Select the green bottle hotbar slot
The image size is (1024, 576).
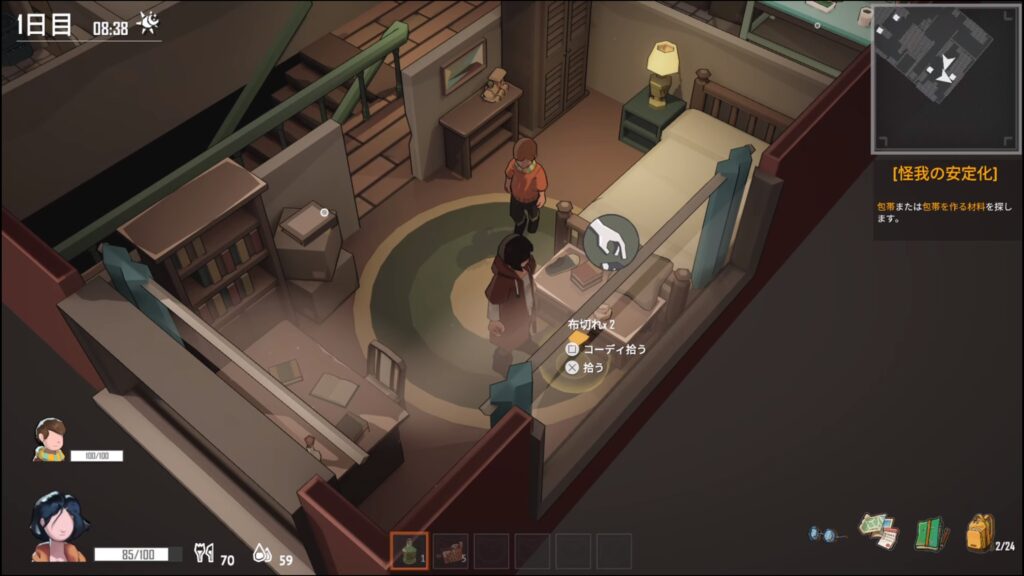click(409, 551)
